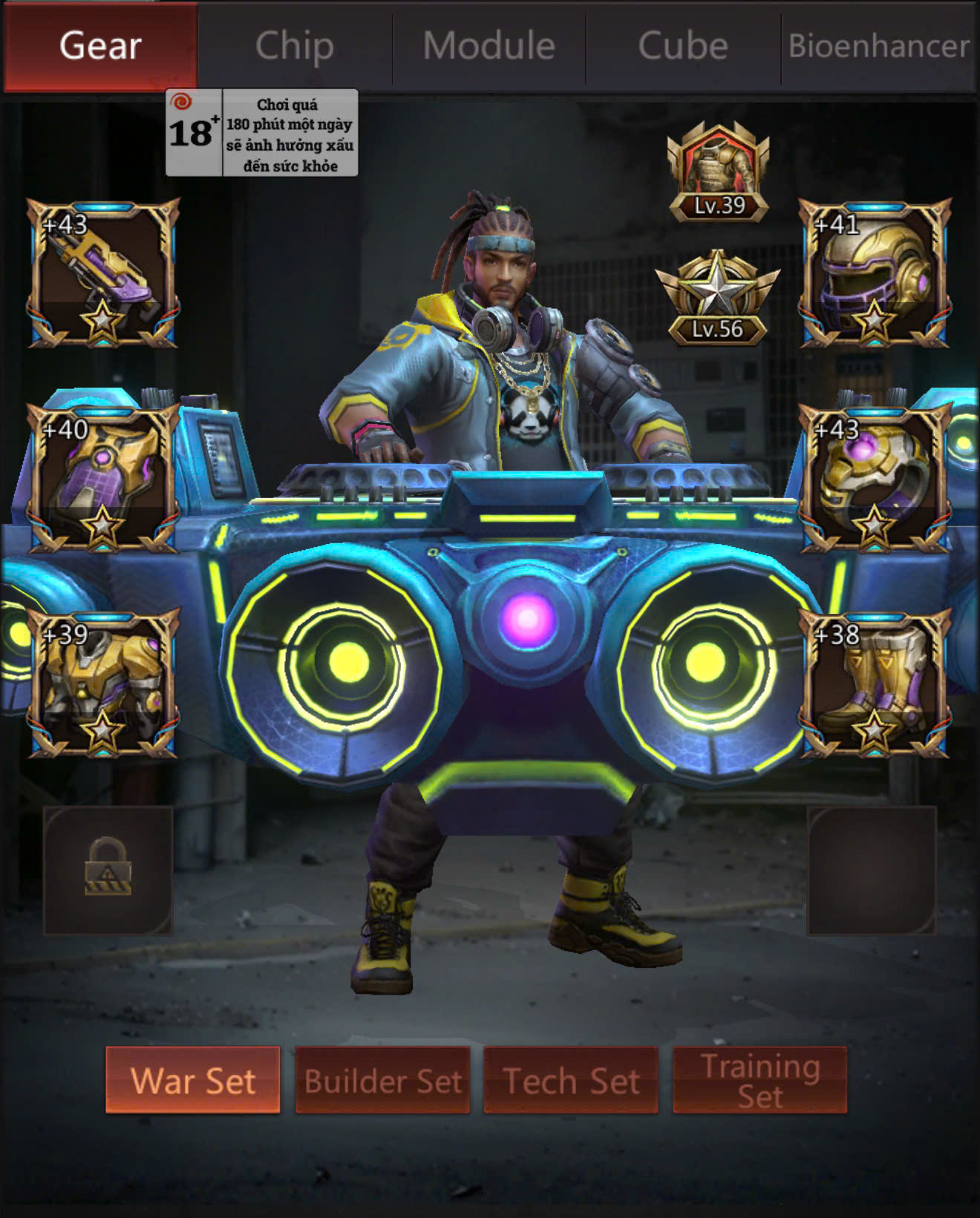Viewport: 980px width, 1218px height.
Task: Select the +43 weapon gear slot
Action: pos(103,273)
